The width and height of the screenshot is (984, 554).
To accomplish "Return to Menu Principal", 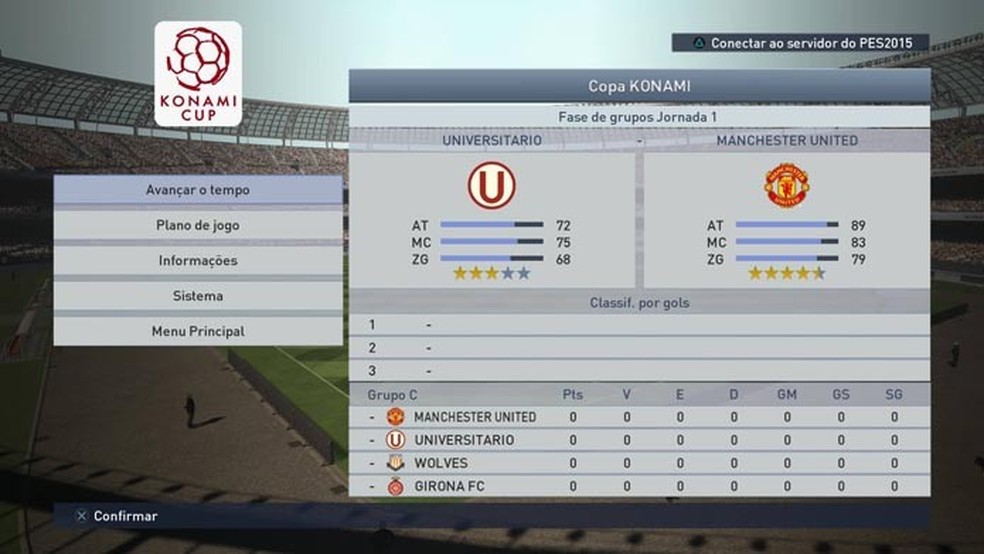I will pos(198,331).
